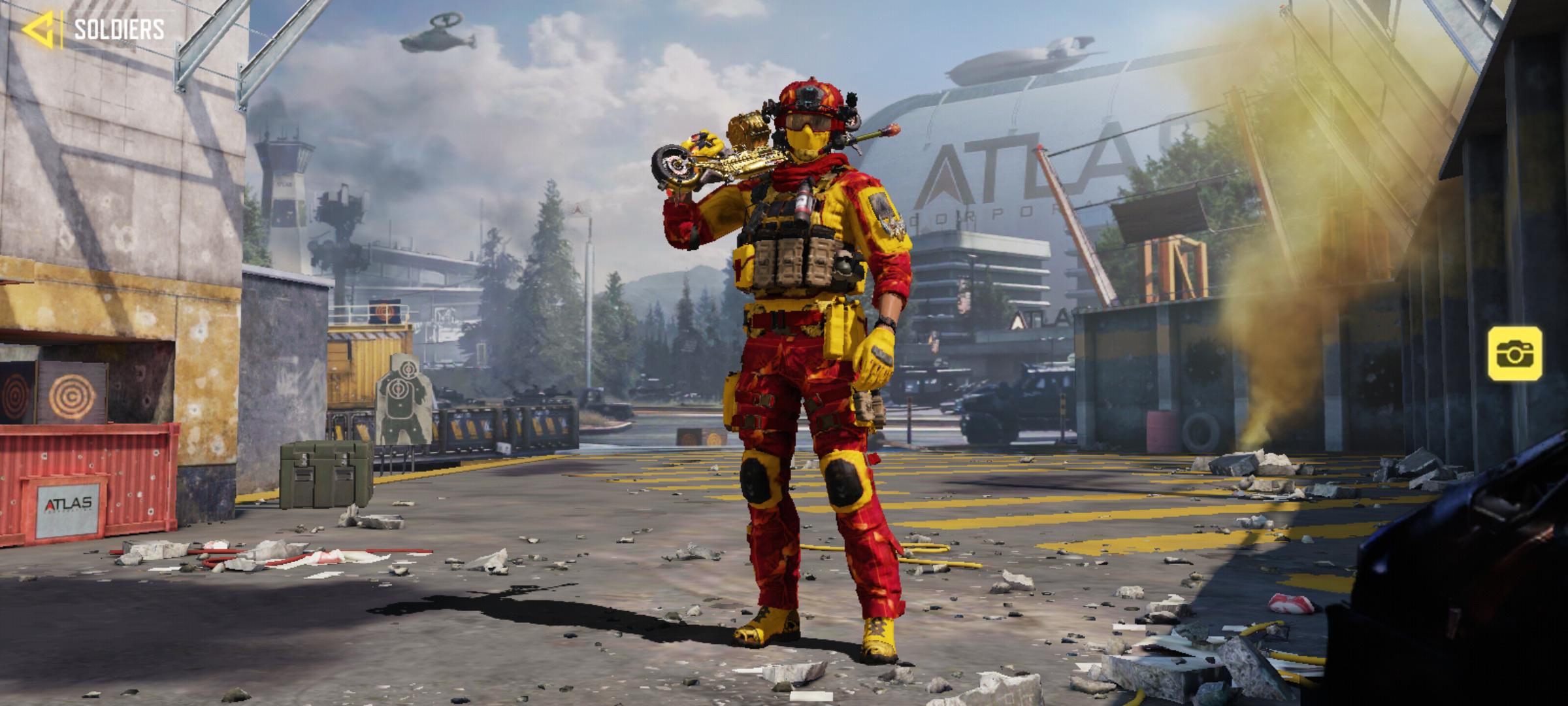The image size is (1568, 706).
Task: Tap the yellow camera icon
Action: [1515, 354]
